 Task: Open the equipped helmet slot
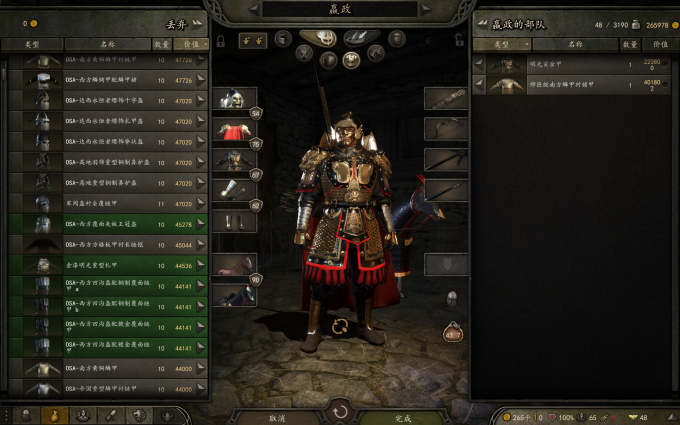[x=232, y=101]
